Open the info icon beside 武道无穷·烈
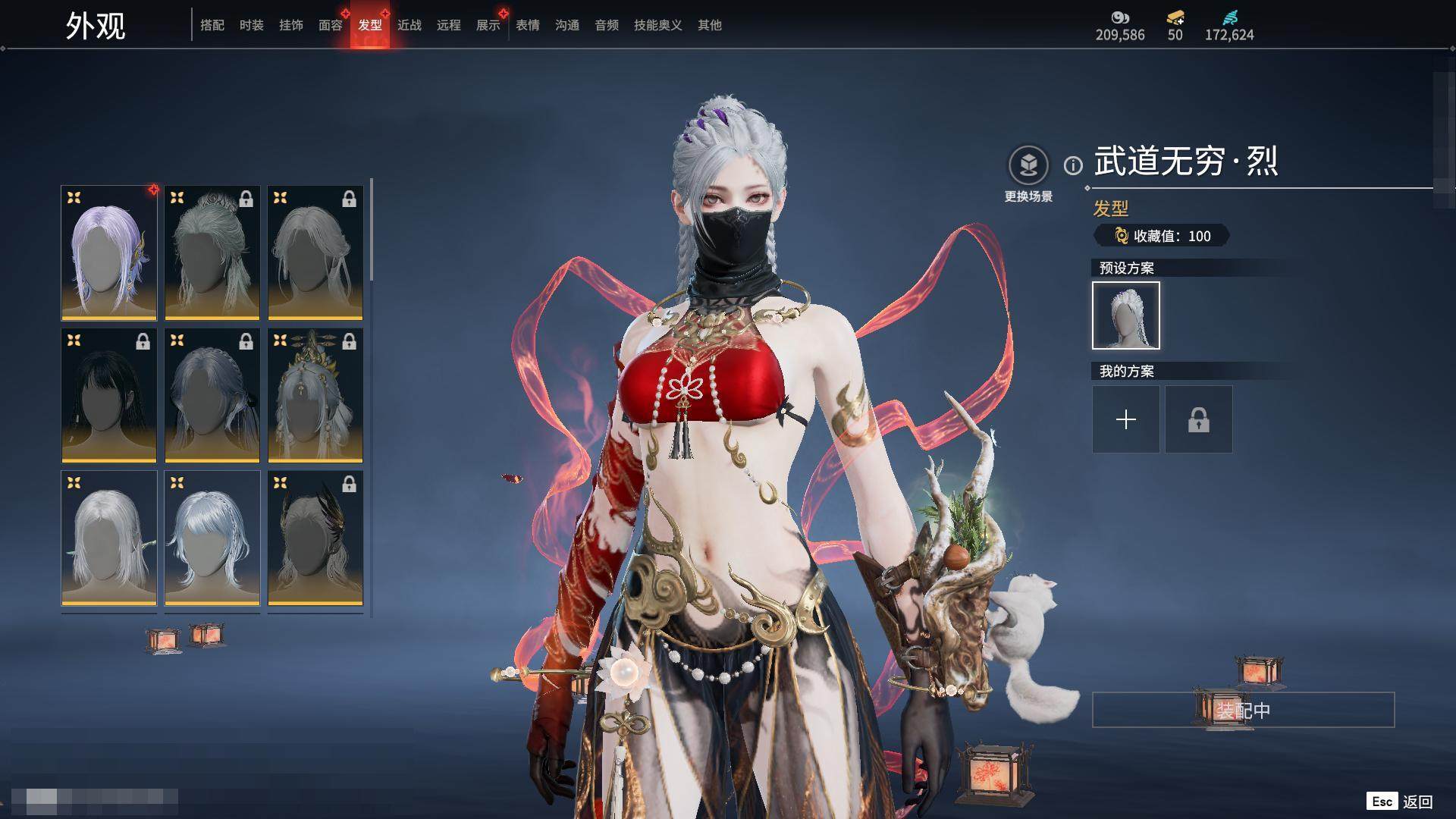This screenshot has width=1456, height=819. pyautogui.click(x=1072, y=165)
